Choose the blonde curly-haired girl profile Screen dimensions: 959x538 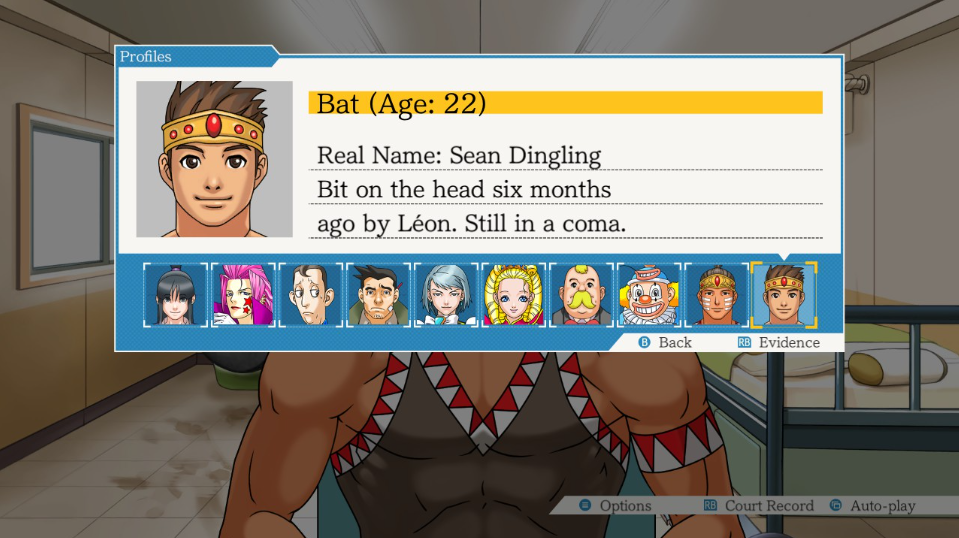tap(514, 295)
